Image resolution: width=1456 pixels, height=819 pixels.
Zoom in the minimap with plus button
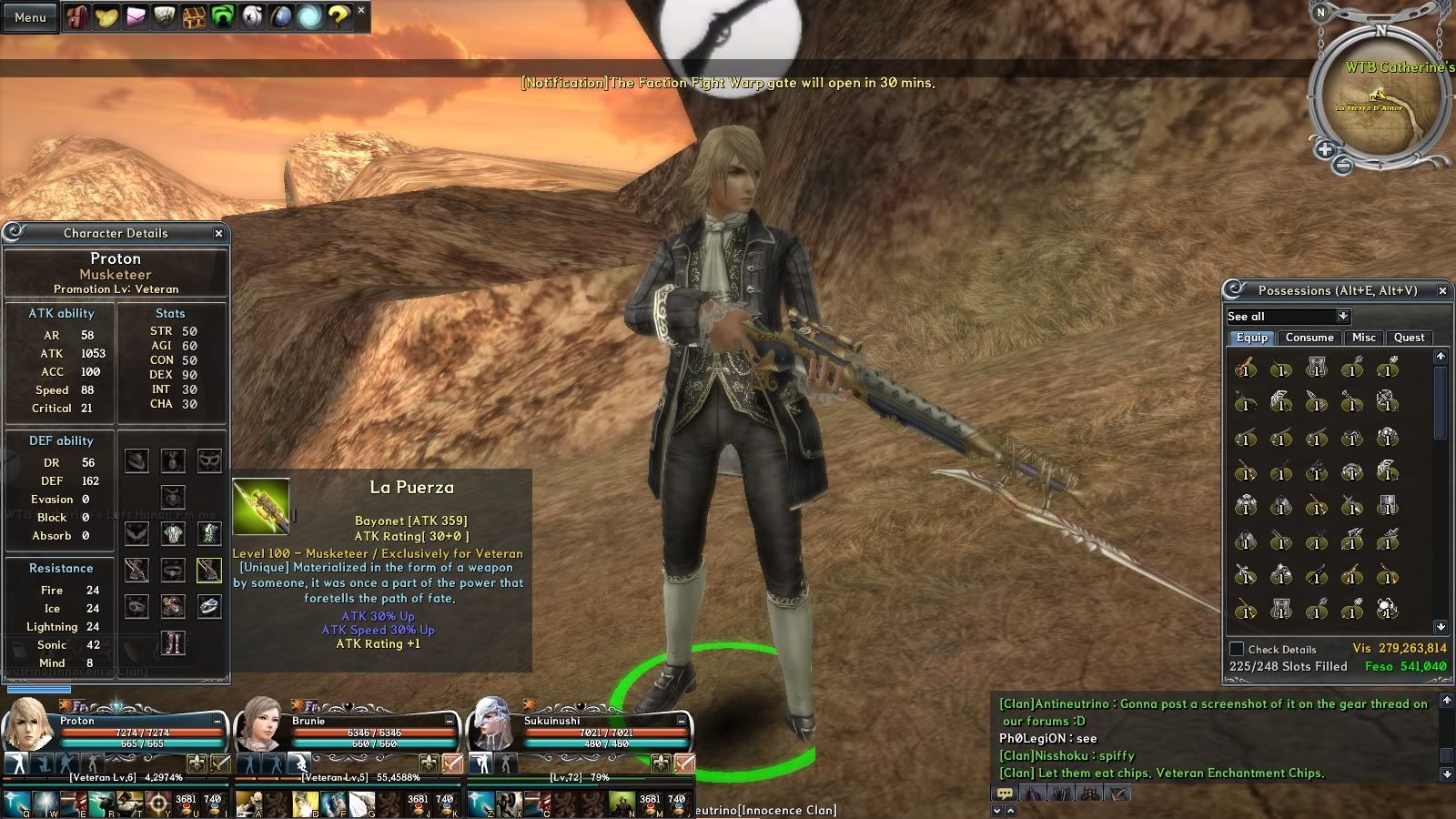(x=1325, y=149)
